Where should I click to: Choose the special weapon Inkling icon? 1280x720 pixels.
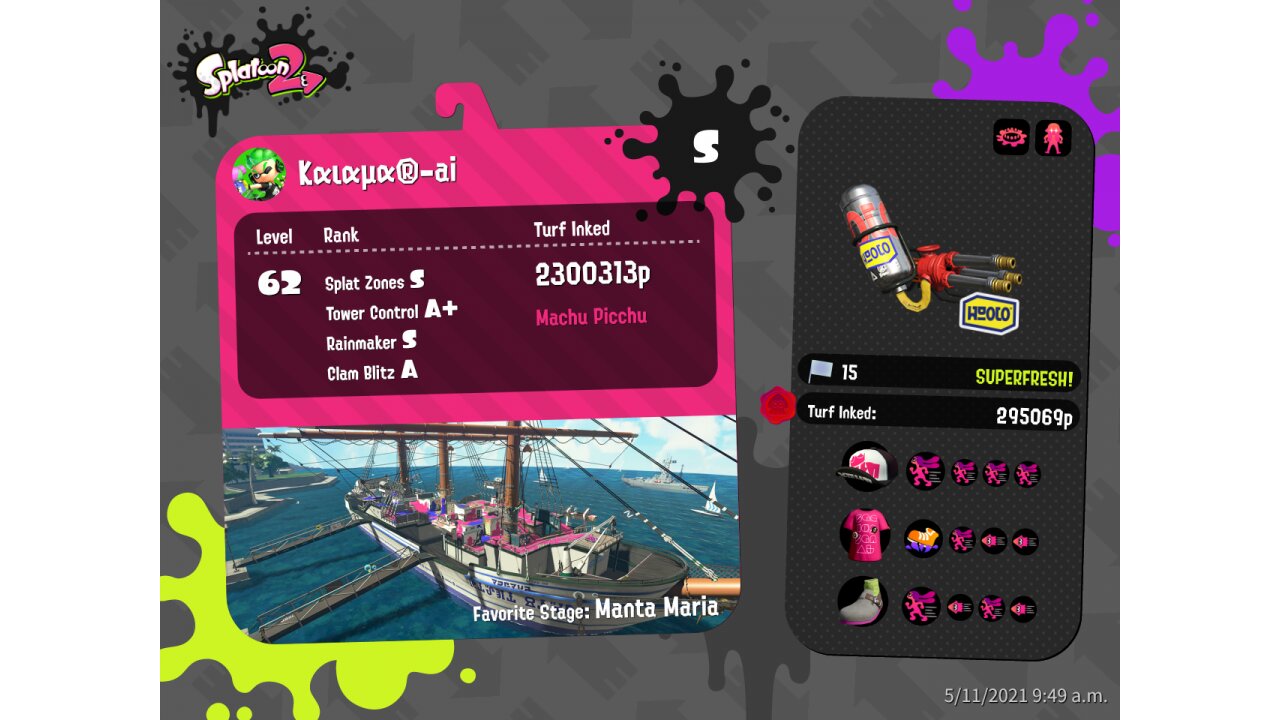pos(1053,137)
